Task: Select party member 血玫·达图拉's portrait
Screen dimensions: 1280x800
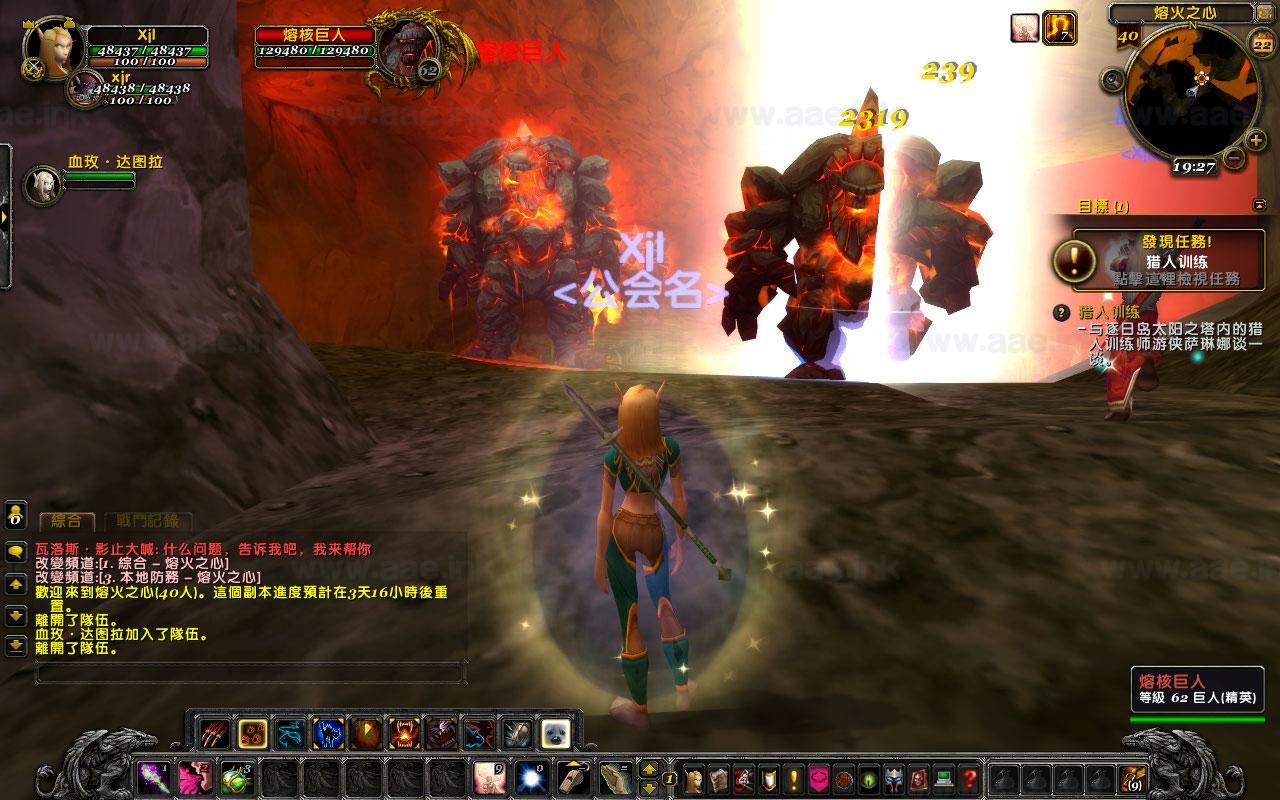Action: click(x=43, y=185)
